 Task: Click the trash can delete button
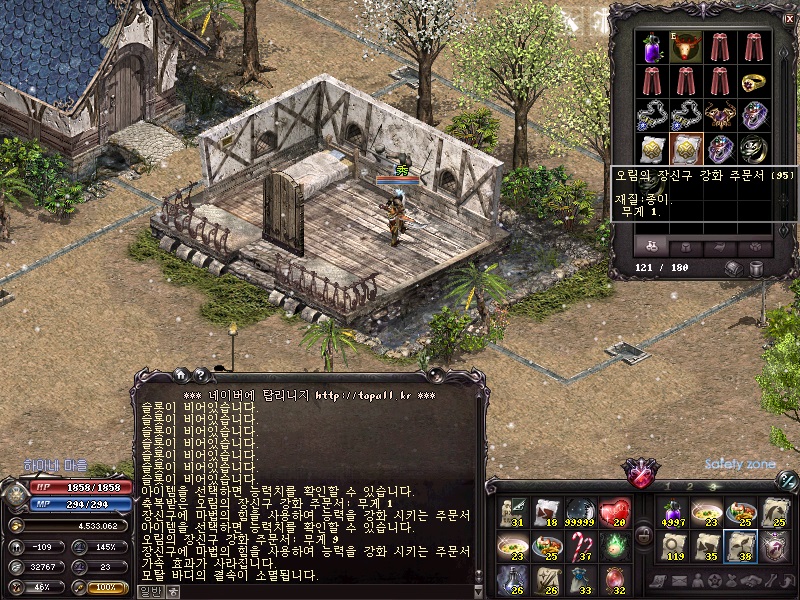[x=756, y=269]
